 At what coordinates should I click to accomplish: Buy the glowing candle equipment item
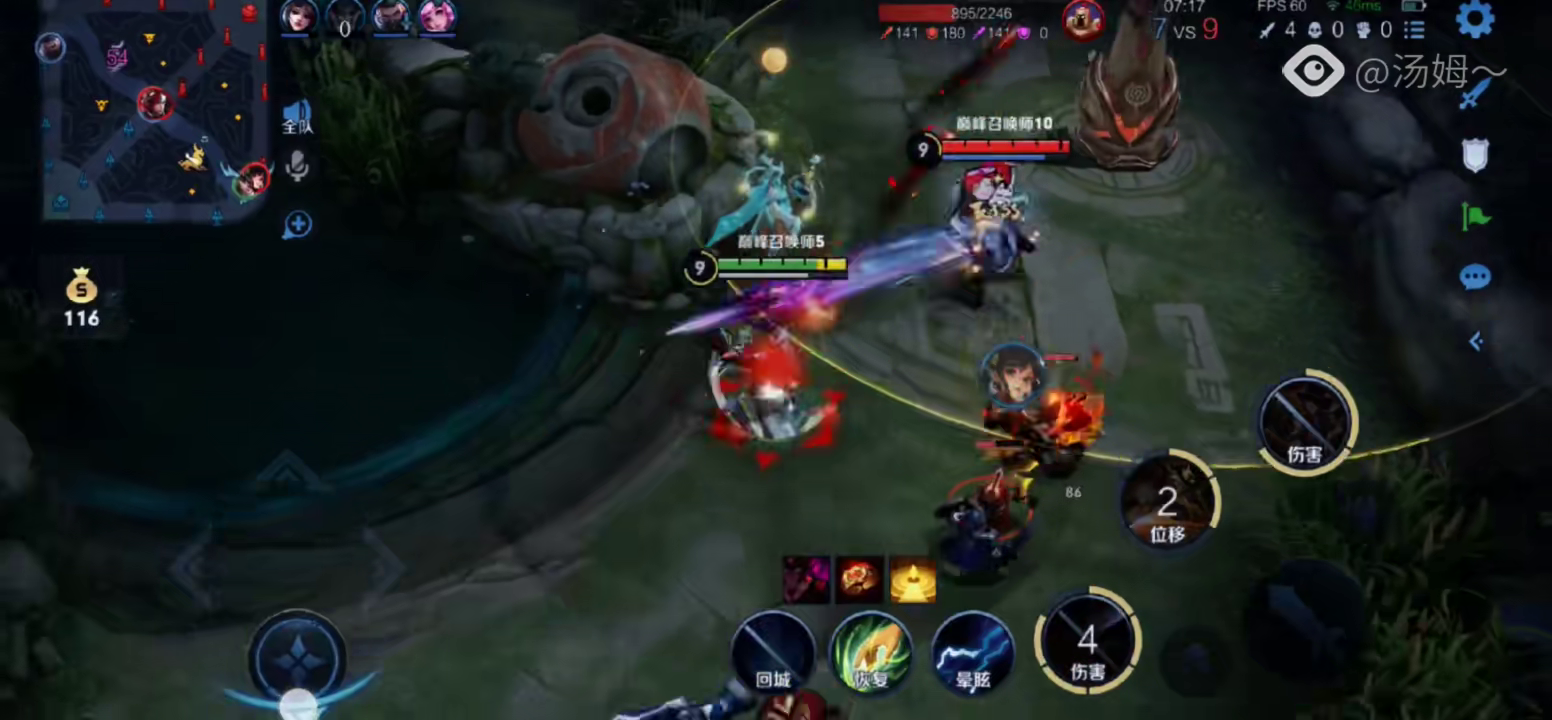point(912,578)
